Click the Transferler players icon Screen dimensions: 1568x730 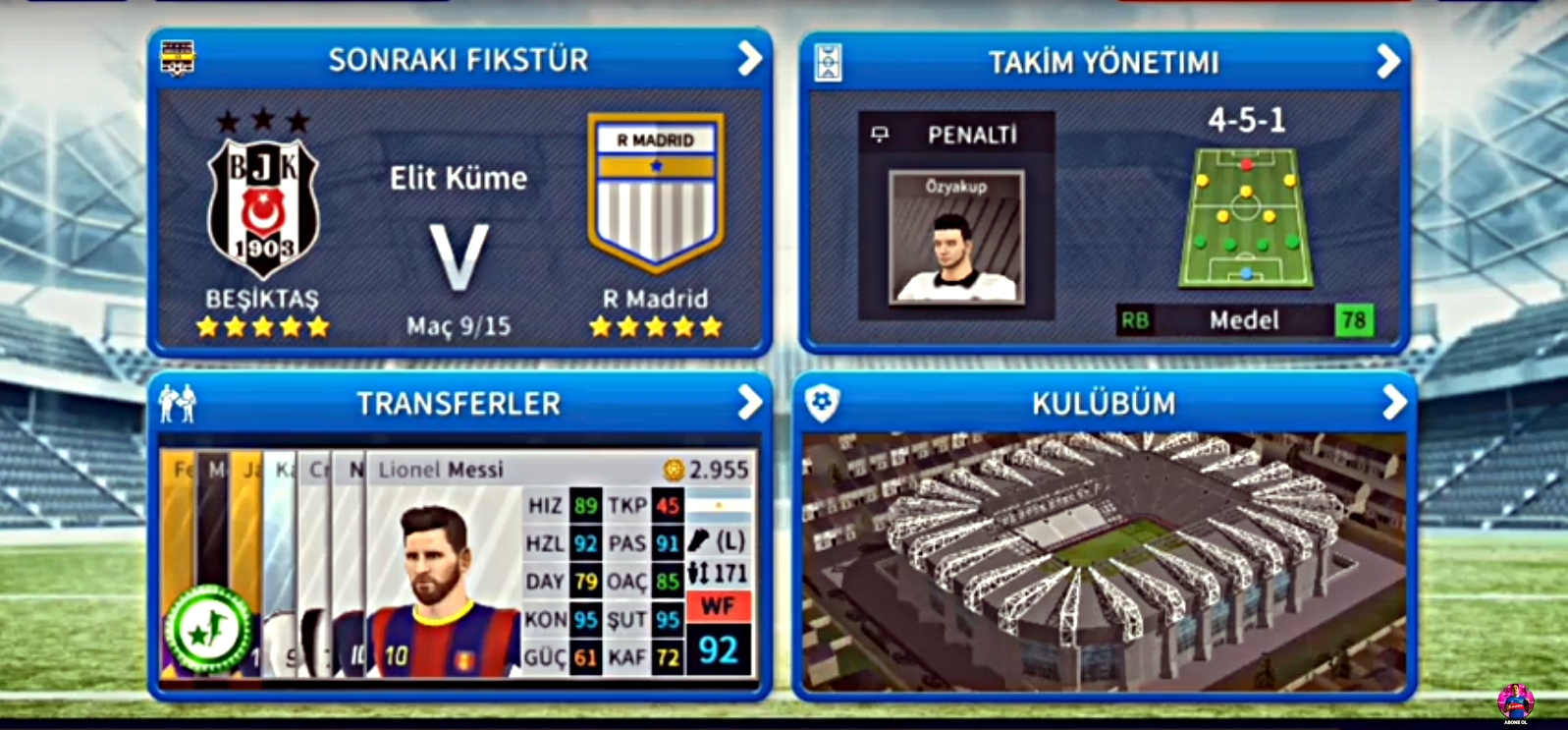[179, 403]
